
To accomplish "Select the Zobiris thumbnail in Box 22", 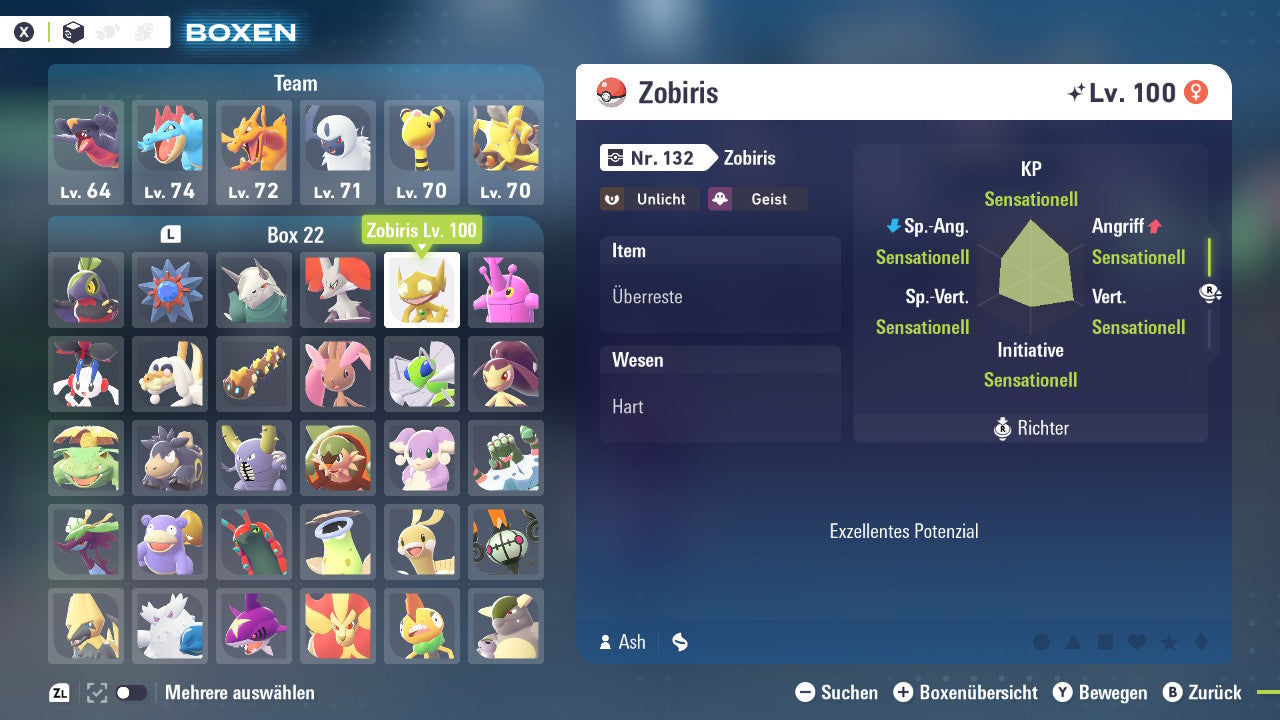I will pos(421,291).
